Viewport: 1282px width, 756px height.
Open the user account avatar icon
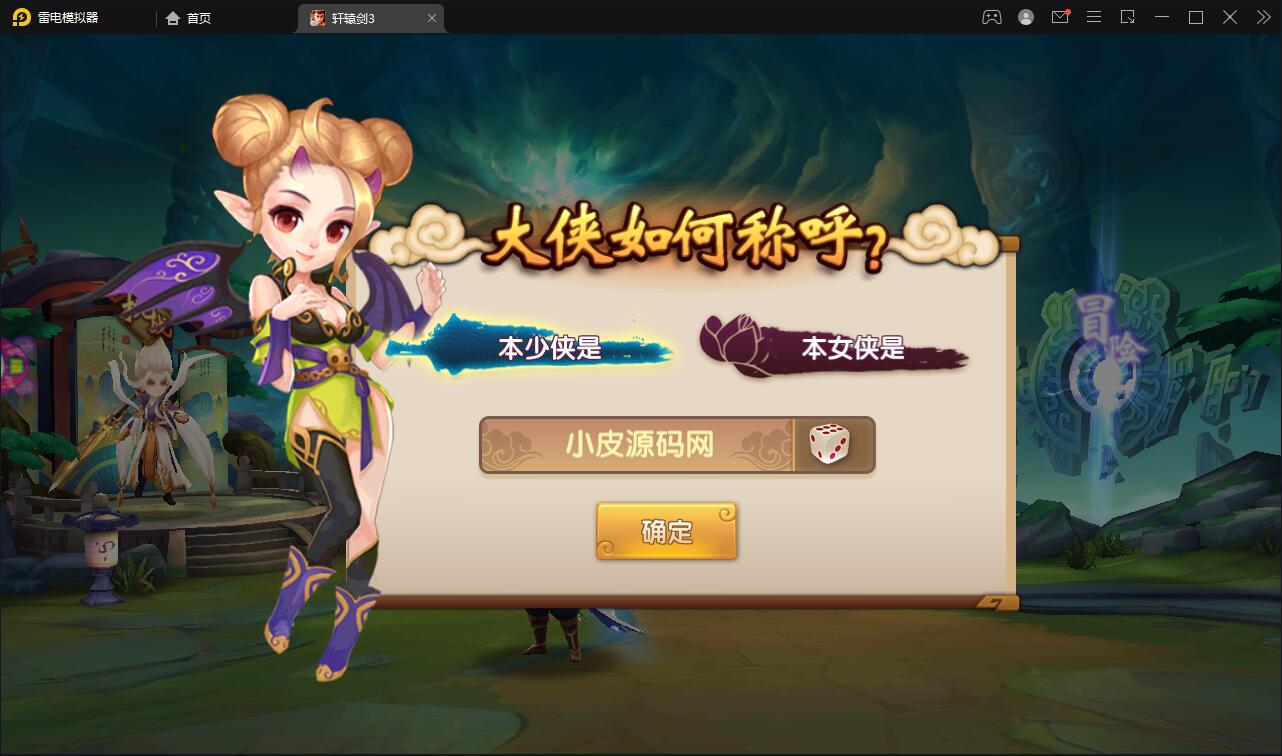click(x=1025, y=17)
